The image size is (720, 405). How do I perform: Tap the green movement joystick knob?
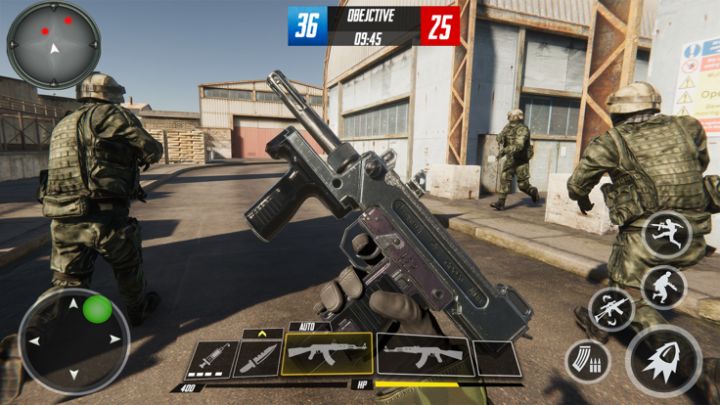97,309
